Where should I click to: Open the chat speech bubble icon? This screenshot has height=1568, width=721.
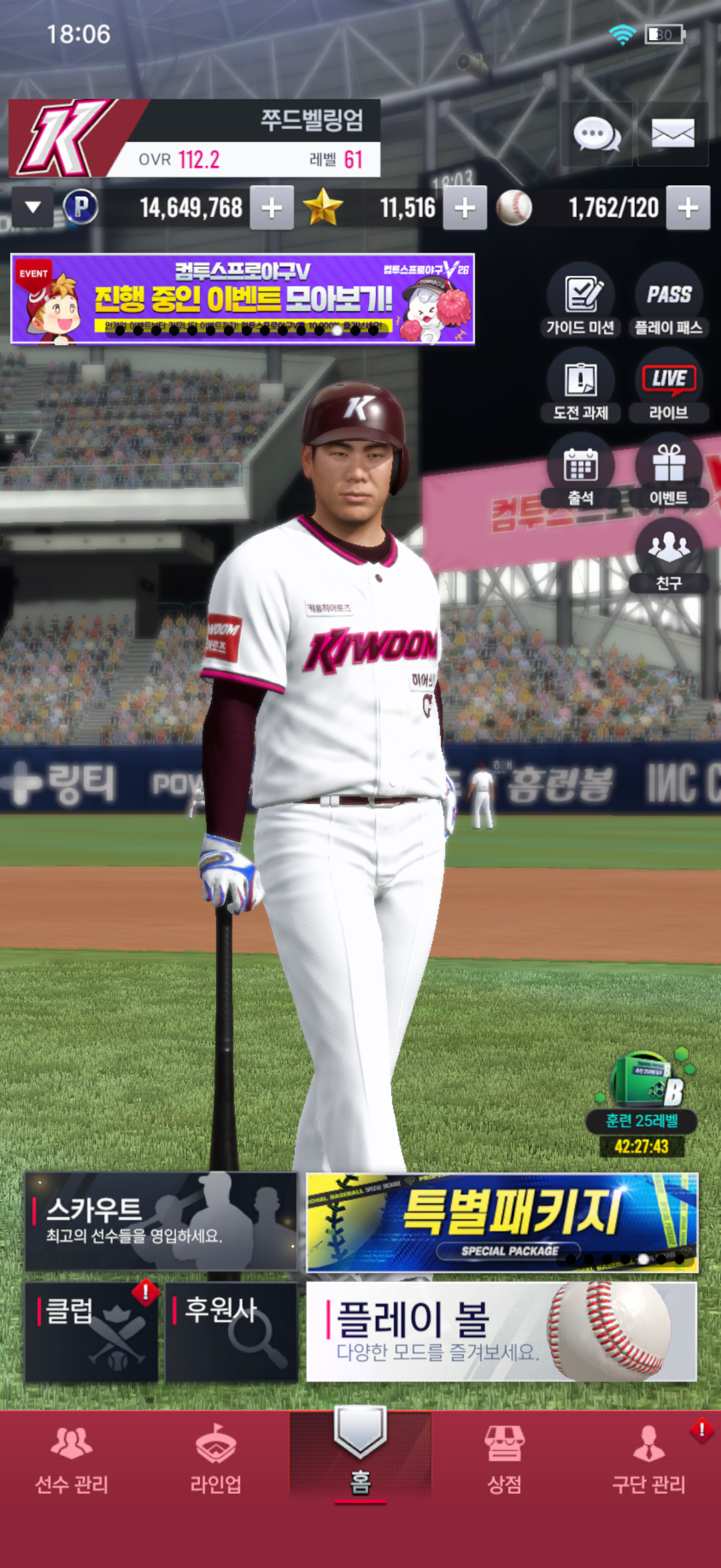click(x=596, y=134)
